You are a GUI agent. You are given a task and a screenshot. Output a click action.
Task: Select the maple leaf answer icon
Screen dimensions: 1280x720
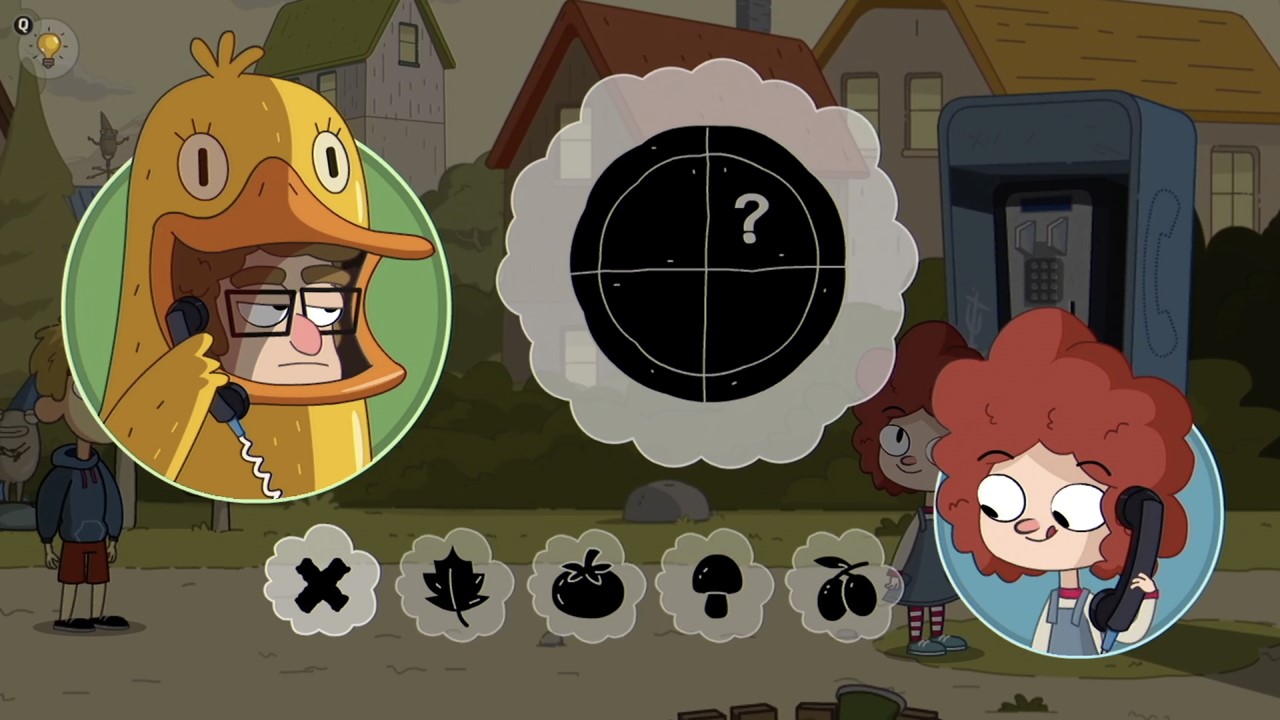[455, 585]
